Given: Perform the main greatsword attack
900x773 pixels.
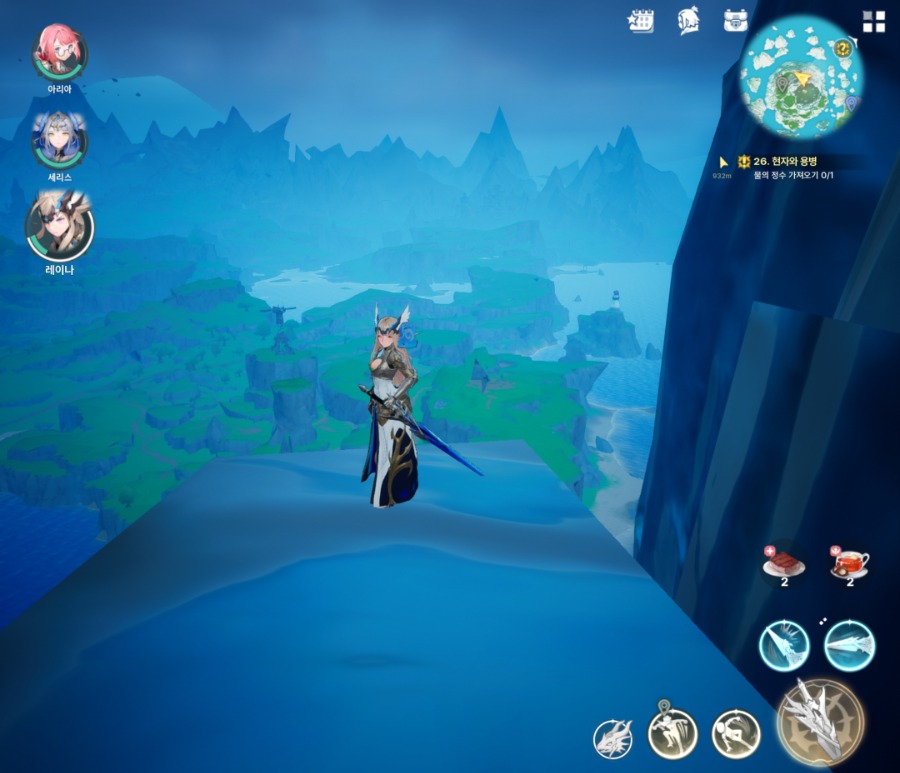Looking at the screenshot, I should 820,722.
